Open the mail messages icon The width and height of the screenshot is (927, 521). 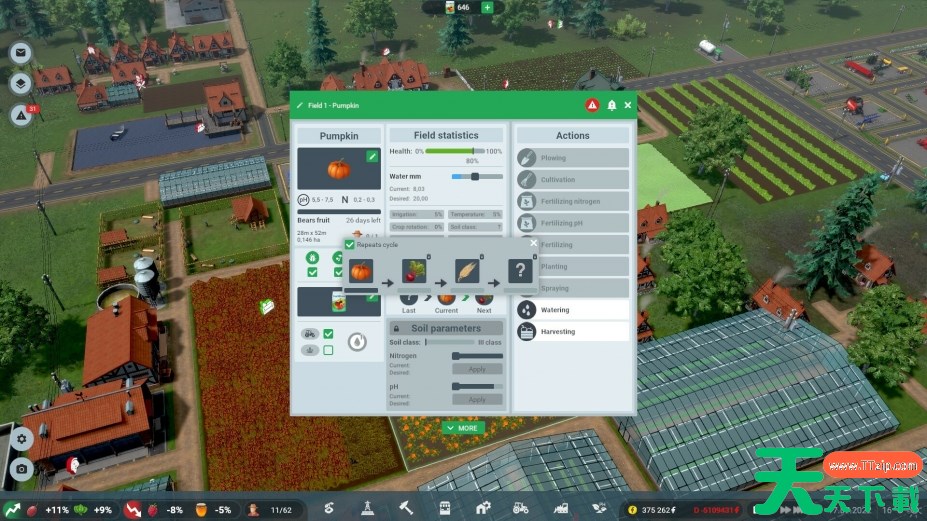[21, 53]
